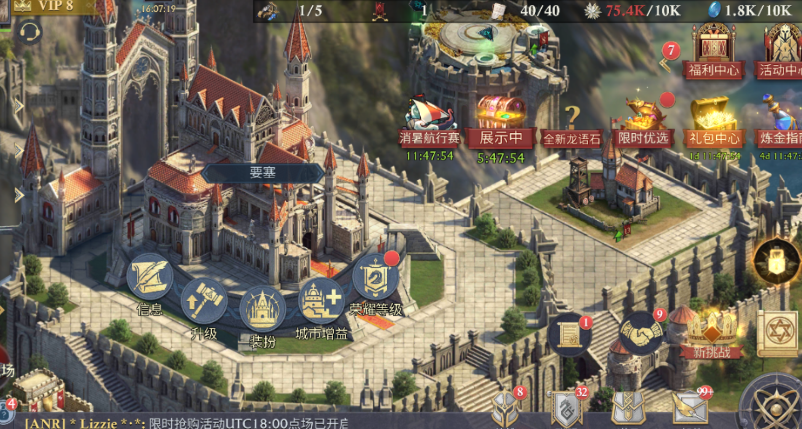Screen dimensions: 802x429
Task: Open the handshake alliance help icon
Action: pos(640,330)
